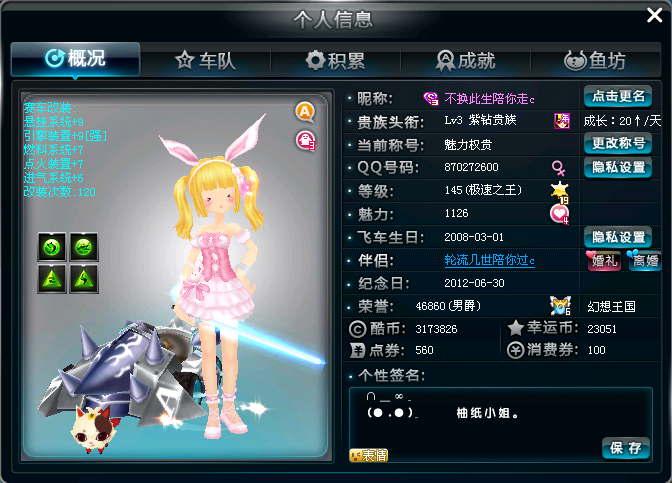Save the signature with 保存
The height and width of the screenshot is (483, 672).
click(x=626, y=447)
